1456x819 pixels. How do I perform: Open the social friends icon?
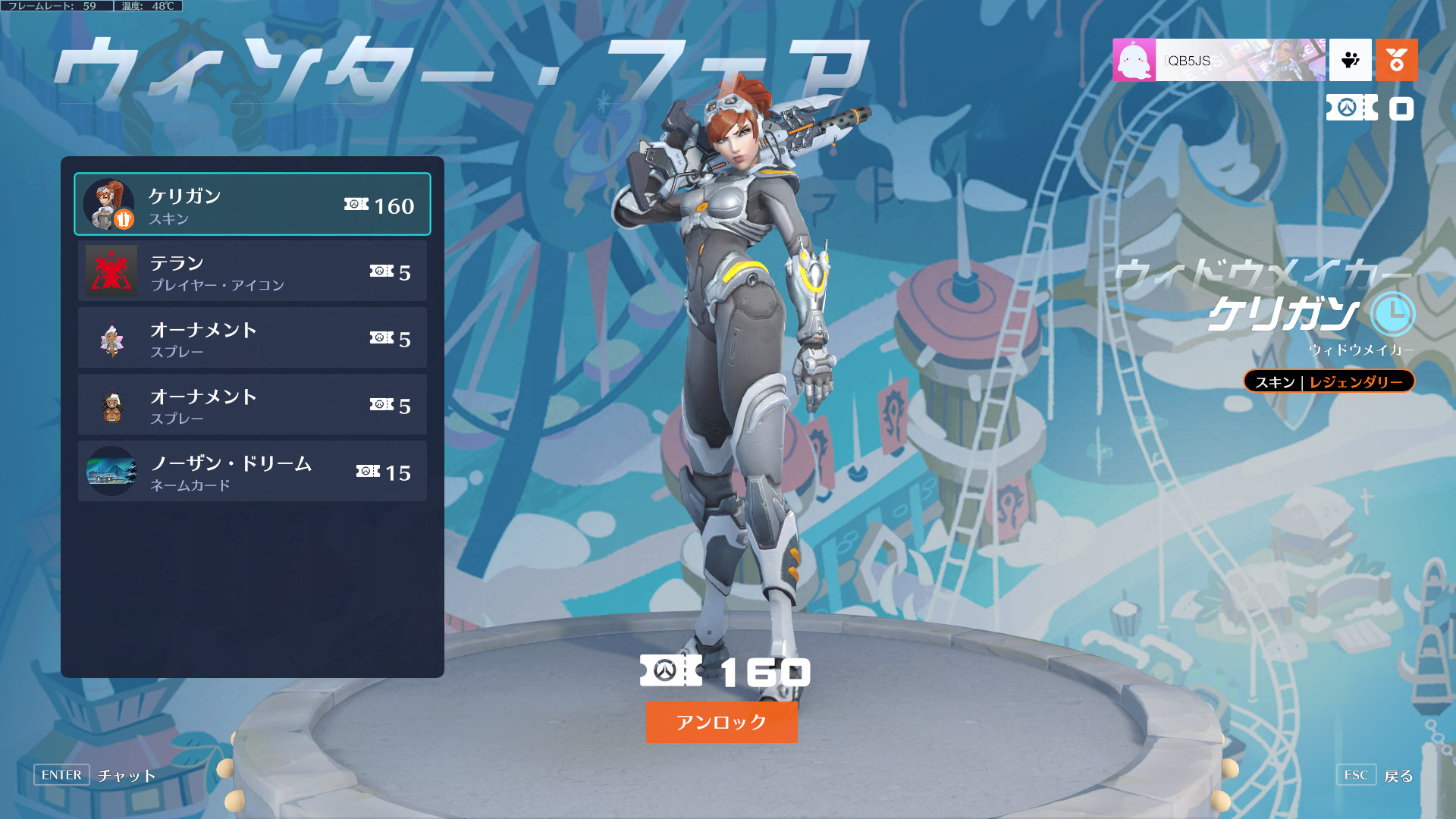point(1350,60)
